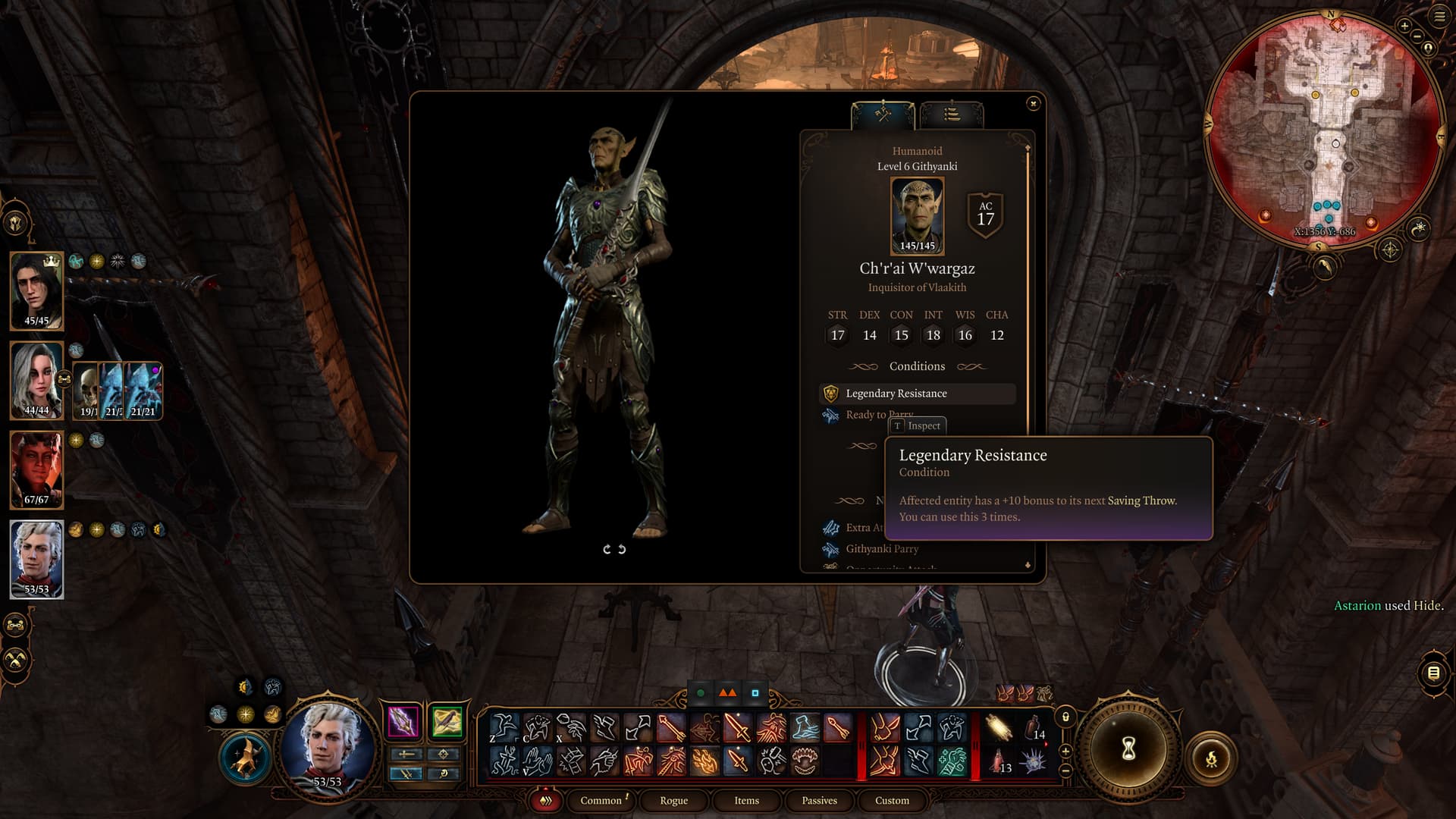This screenshot has height=819, width=1456.
Task: Select Astarion's party portrait on the left
Action: click(x=36, y=560)
